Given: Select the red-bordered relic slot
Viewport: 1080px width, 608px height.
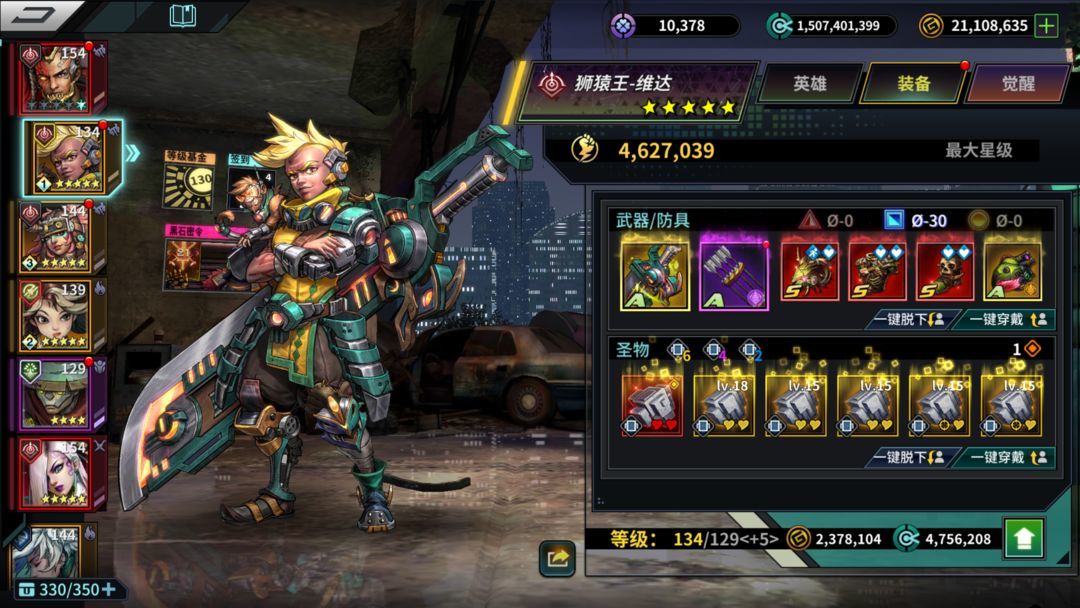Looking at the screenshot, I should click(x=652, y=405).
